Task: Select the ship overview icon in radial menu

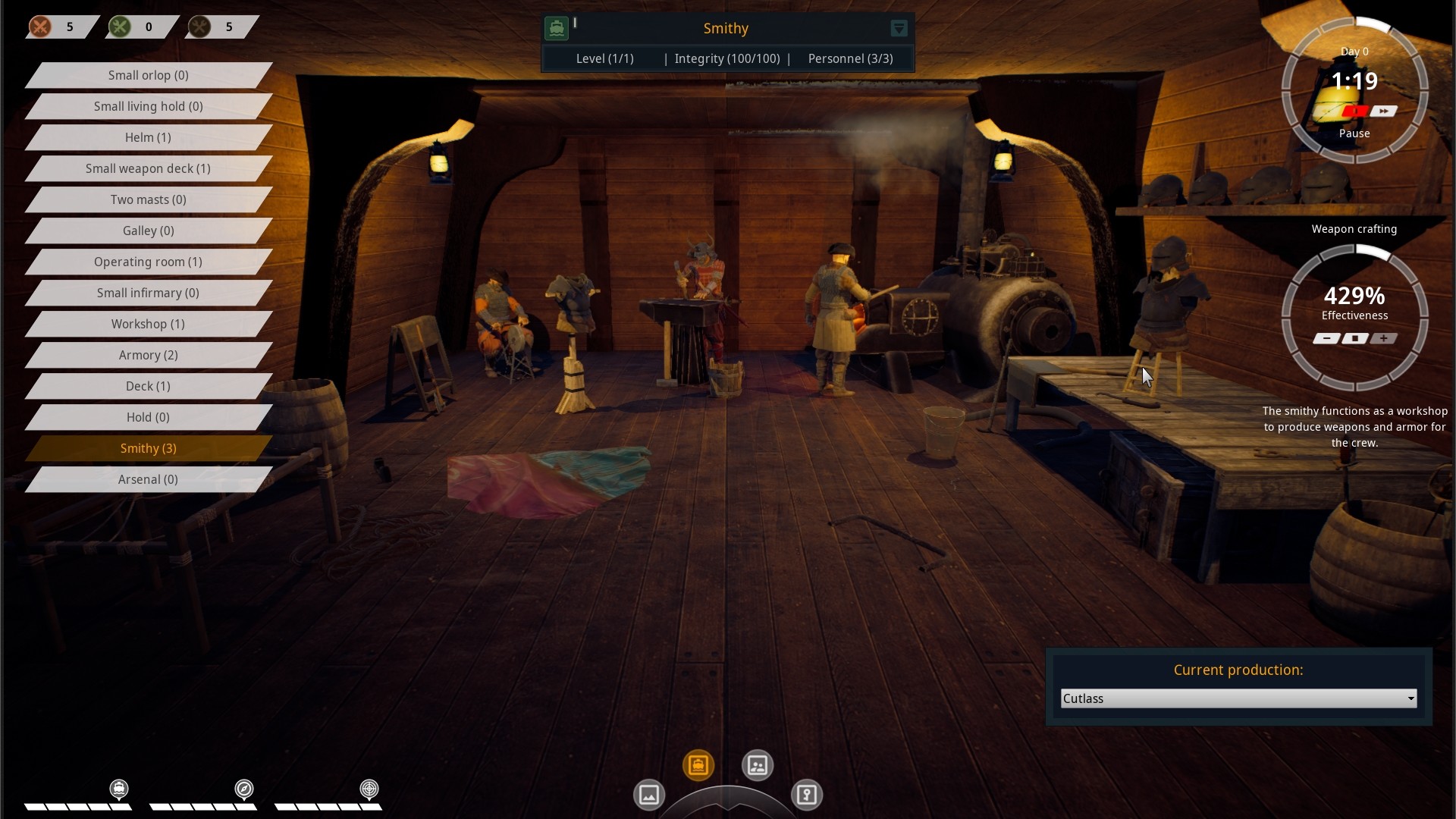Action: click(698, 766)
